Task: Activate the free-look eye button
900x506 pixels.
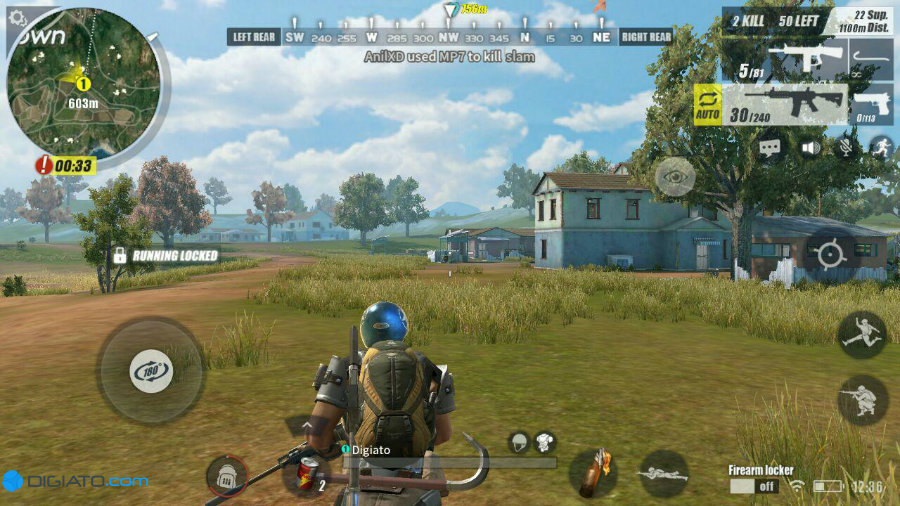Action: tap(675, 176)
